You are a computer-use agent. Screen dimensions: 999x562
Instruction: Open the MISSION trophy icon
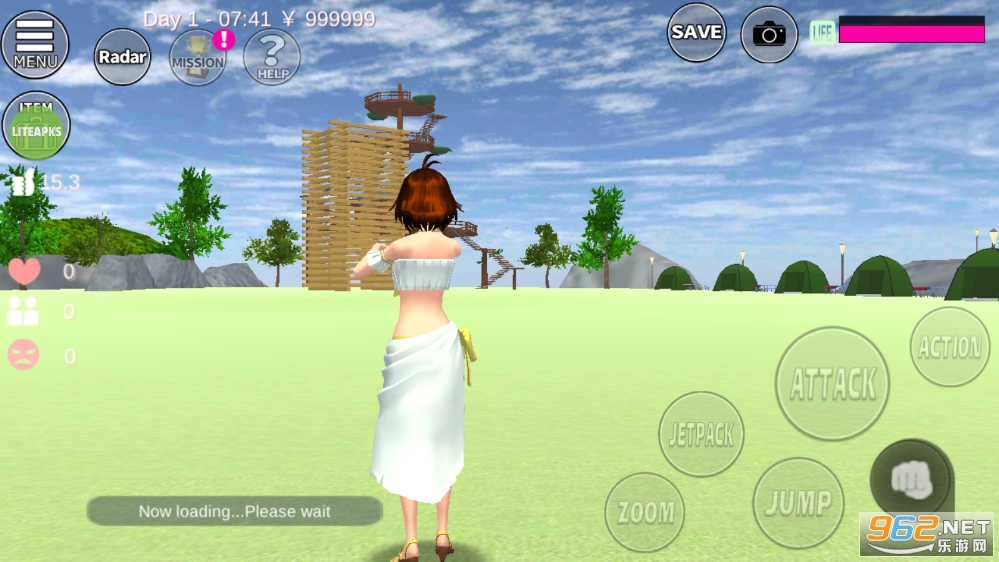pos(198,57)
